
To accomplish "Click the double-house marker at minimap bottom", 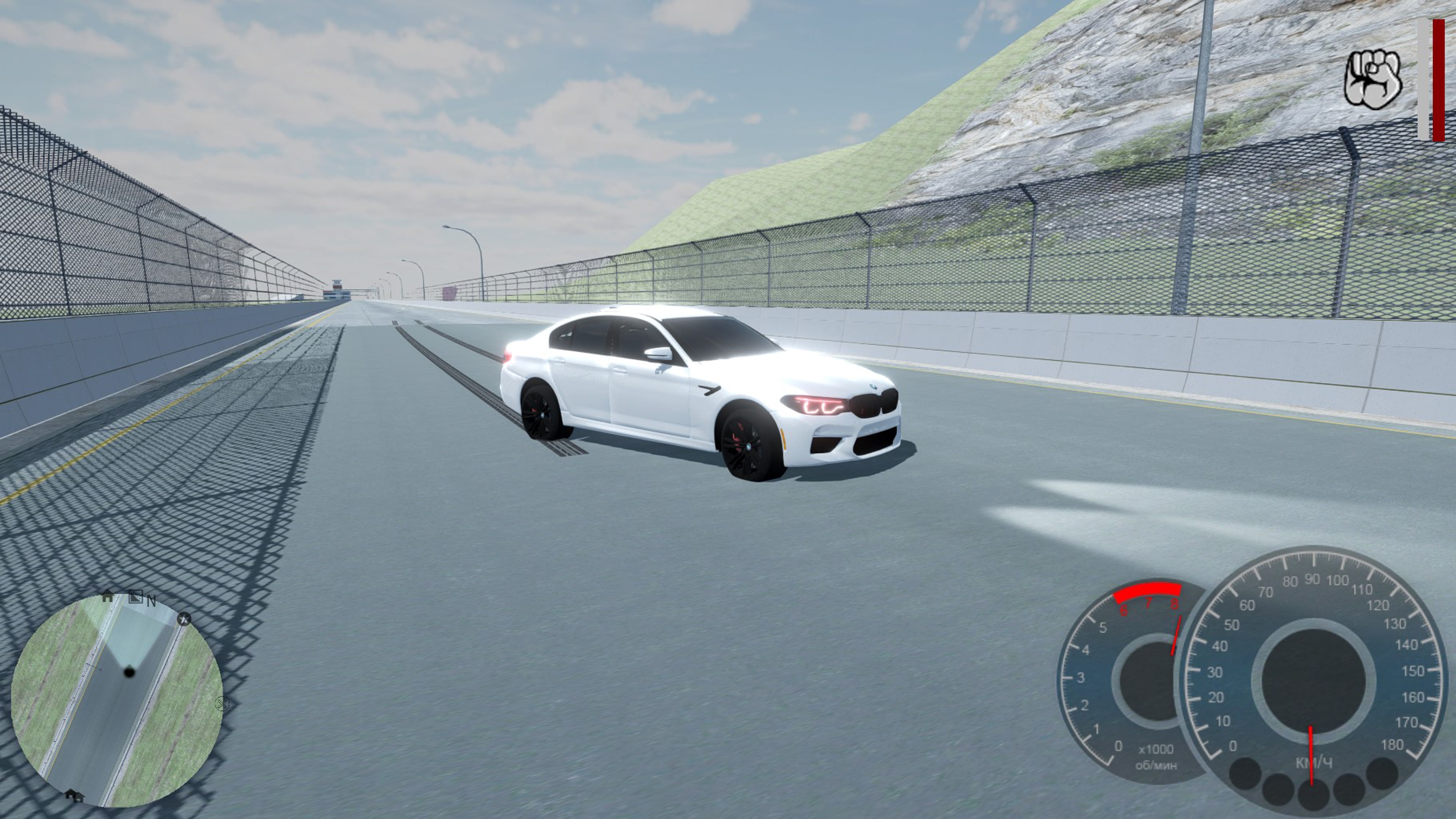I will tap(74, 795).
